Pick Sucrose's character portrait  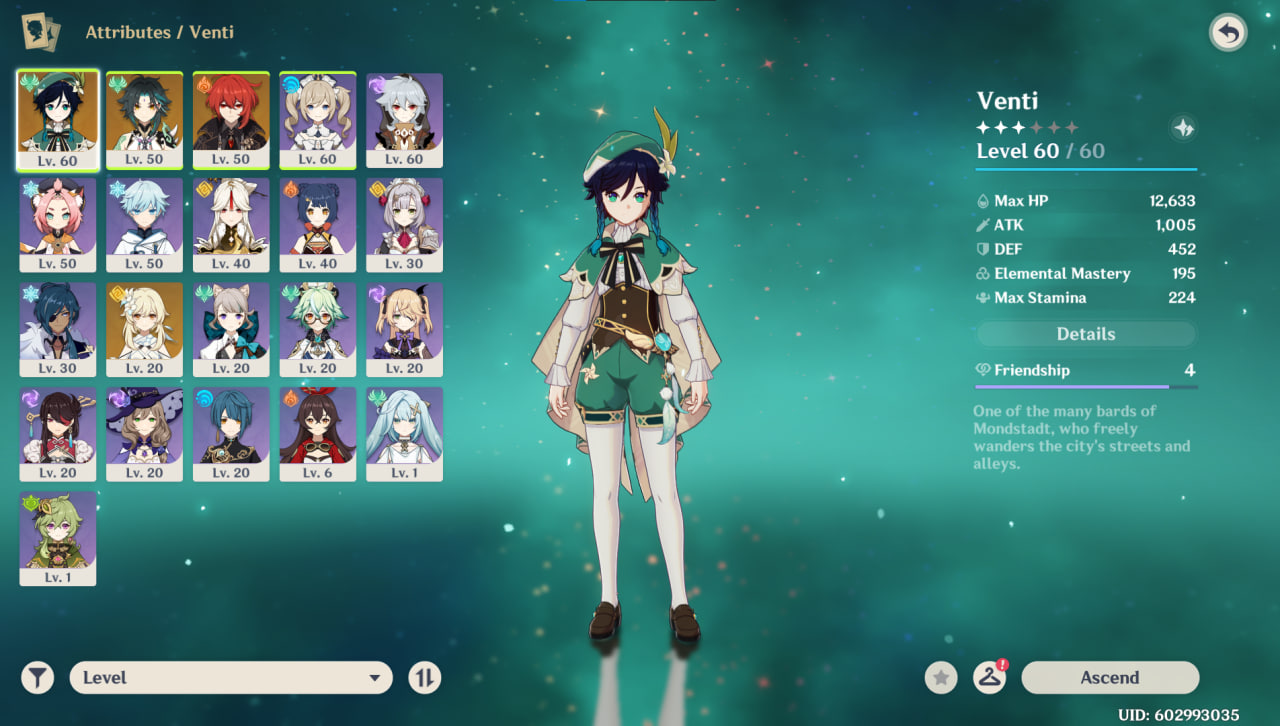tap(317, 328)
